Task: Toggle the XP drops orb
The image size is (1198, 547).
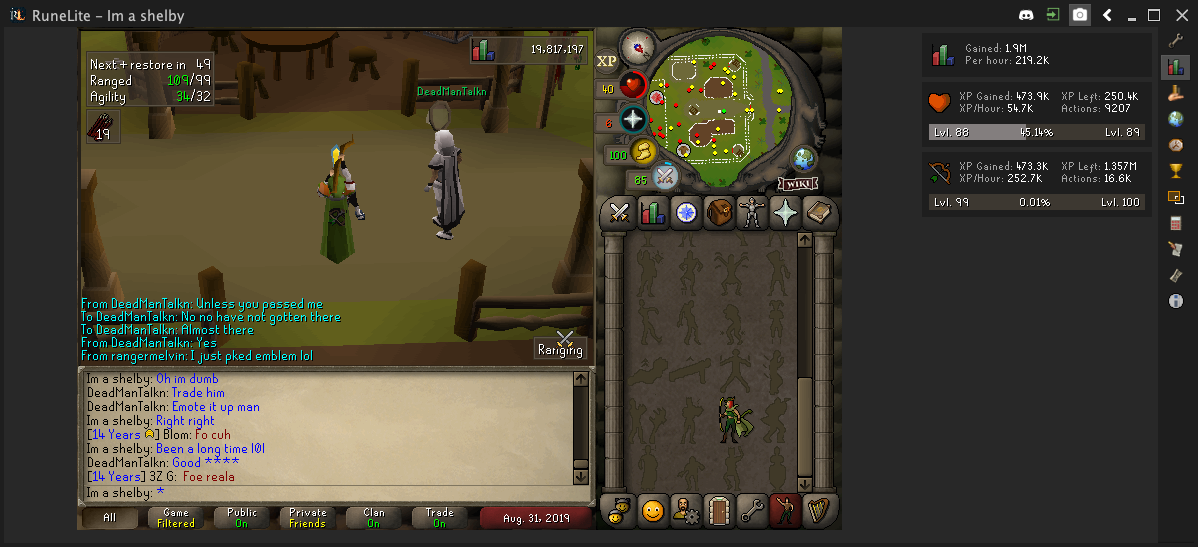Action: tap(607, 61)
